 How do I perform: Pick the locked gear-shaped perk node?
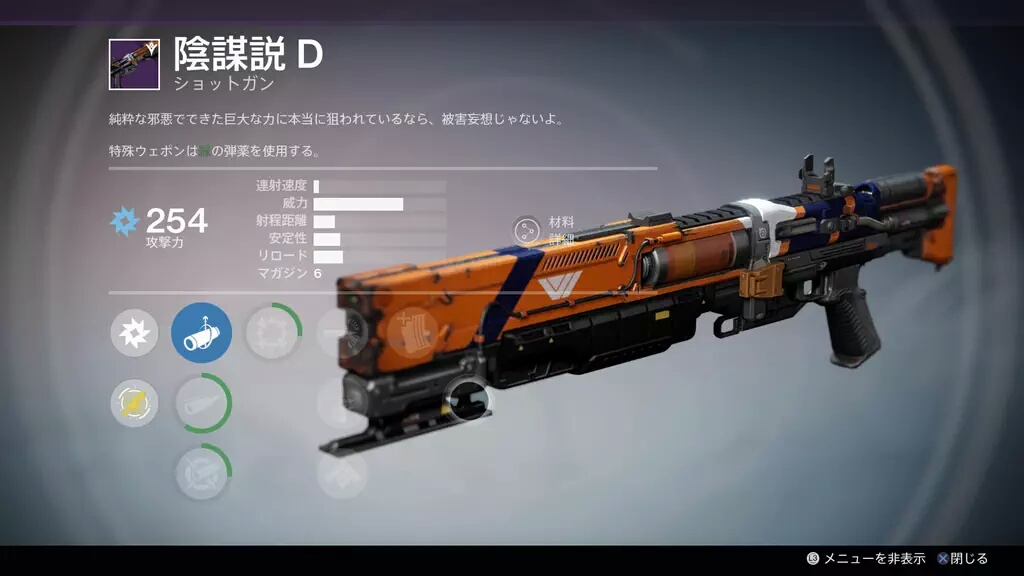pyautogui.click(x=271, y=334)
